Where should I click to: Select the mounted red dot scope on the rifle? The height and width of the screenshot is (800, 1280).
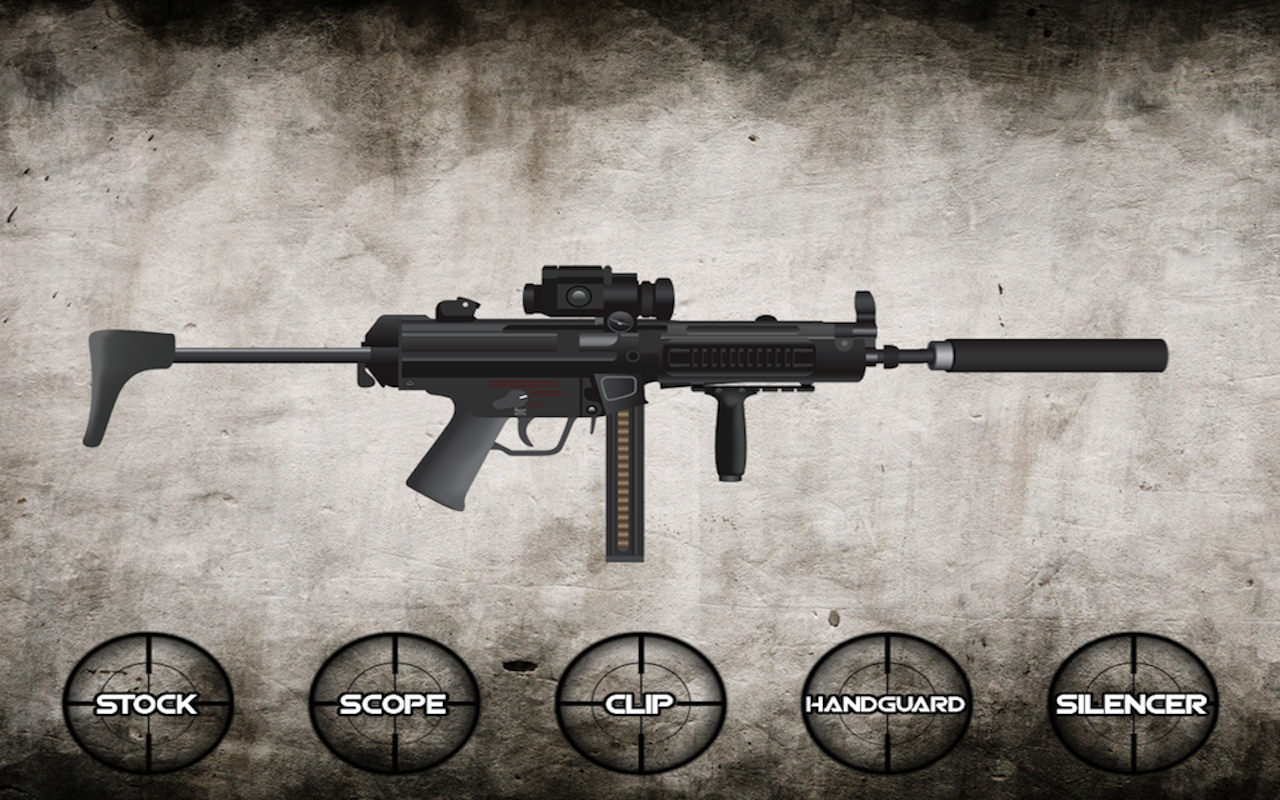(x=595, y=292)
